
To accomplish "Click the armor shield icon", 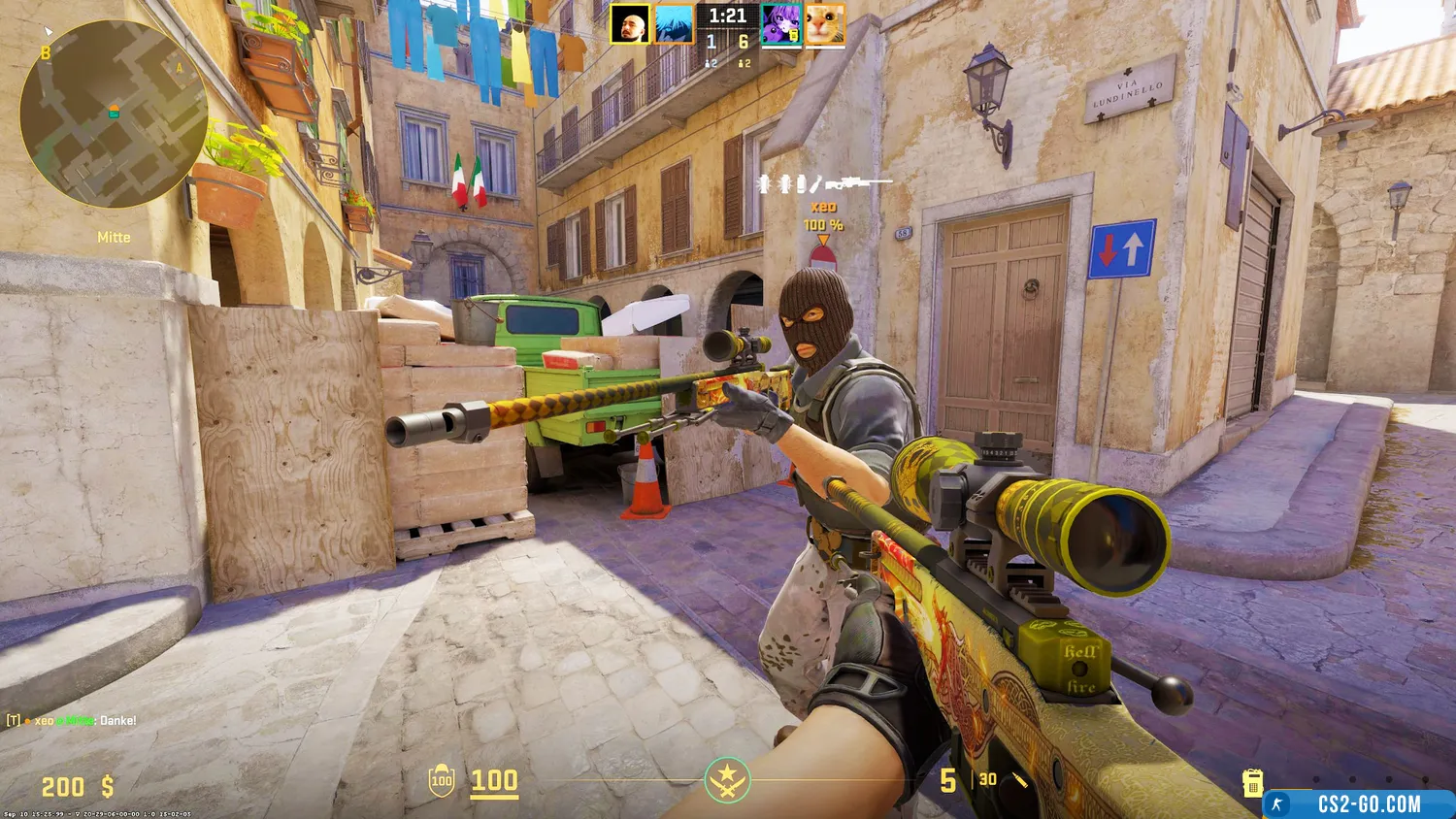I will tap(442, 780).
